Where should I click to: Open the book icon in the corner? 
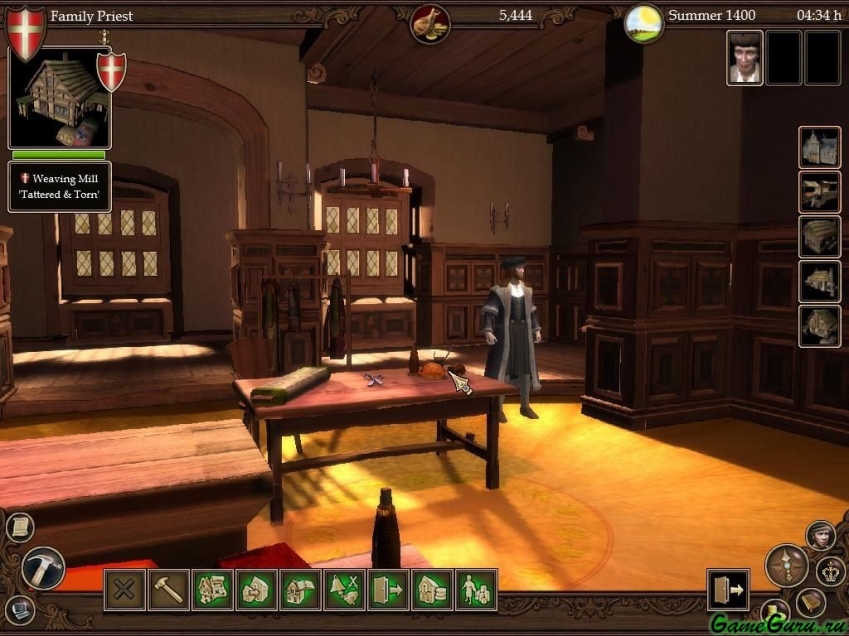tap(811, 602)
